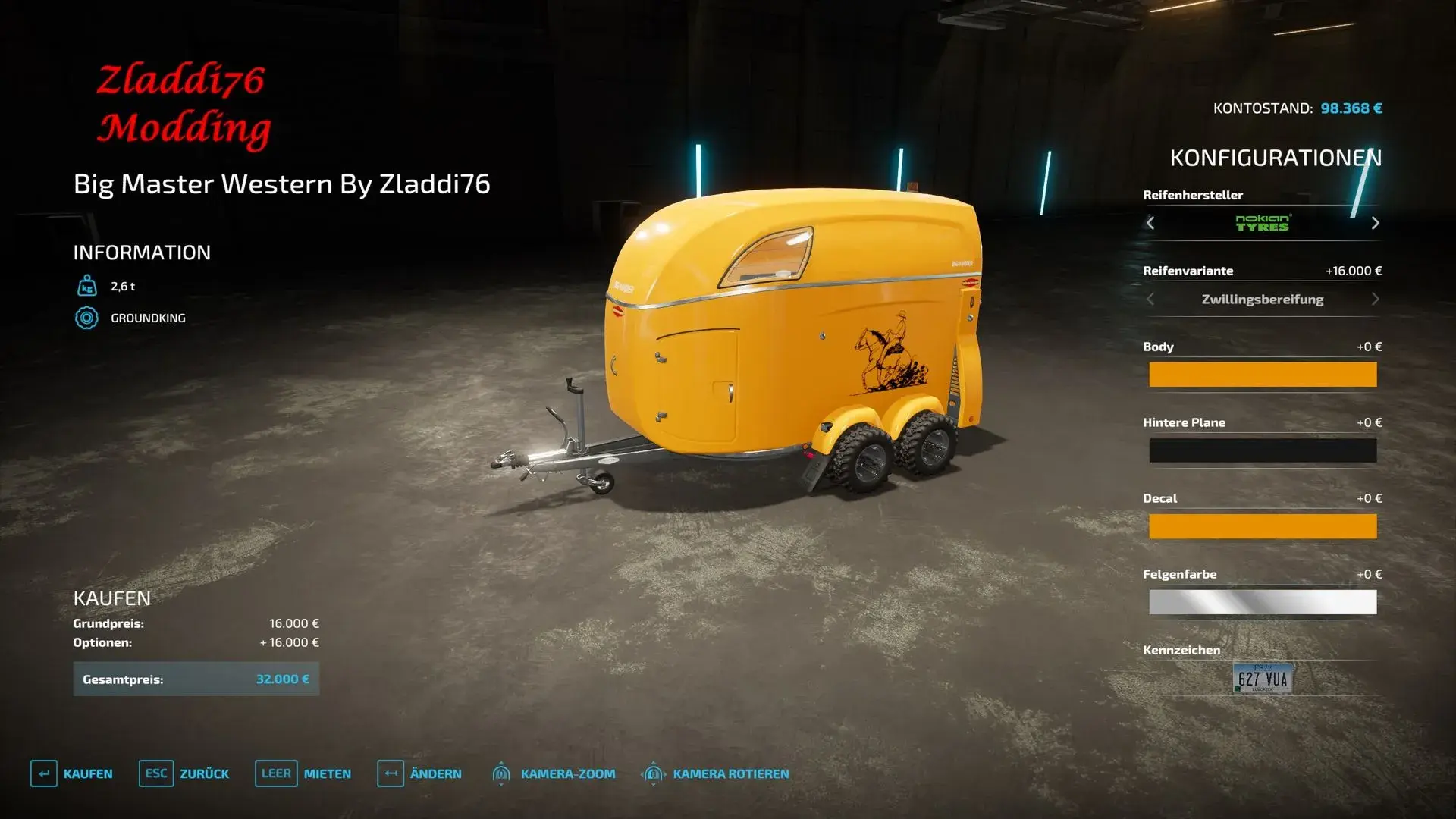Open the Felgenfarbe rim color swatch
This screenshot has width=1456, height=819.
click(x=1262, y=602)
